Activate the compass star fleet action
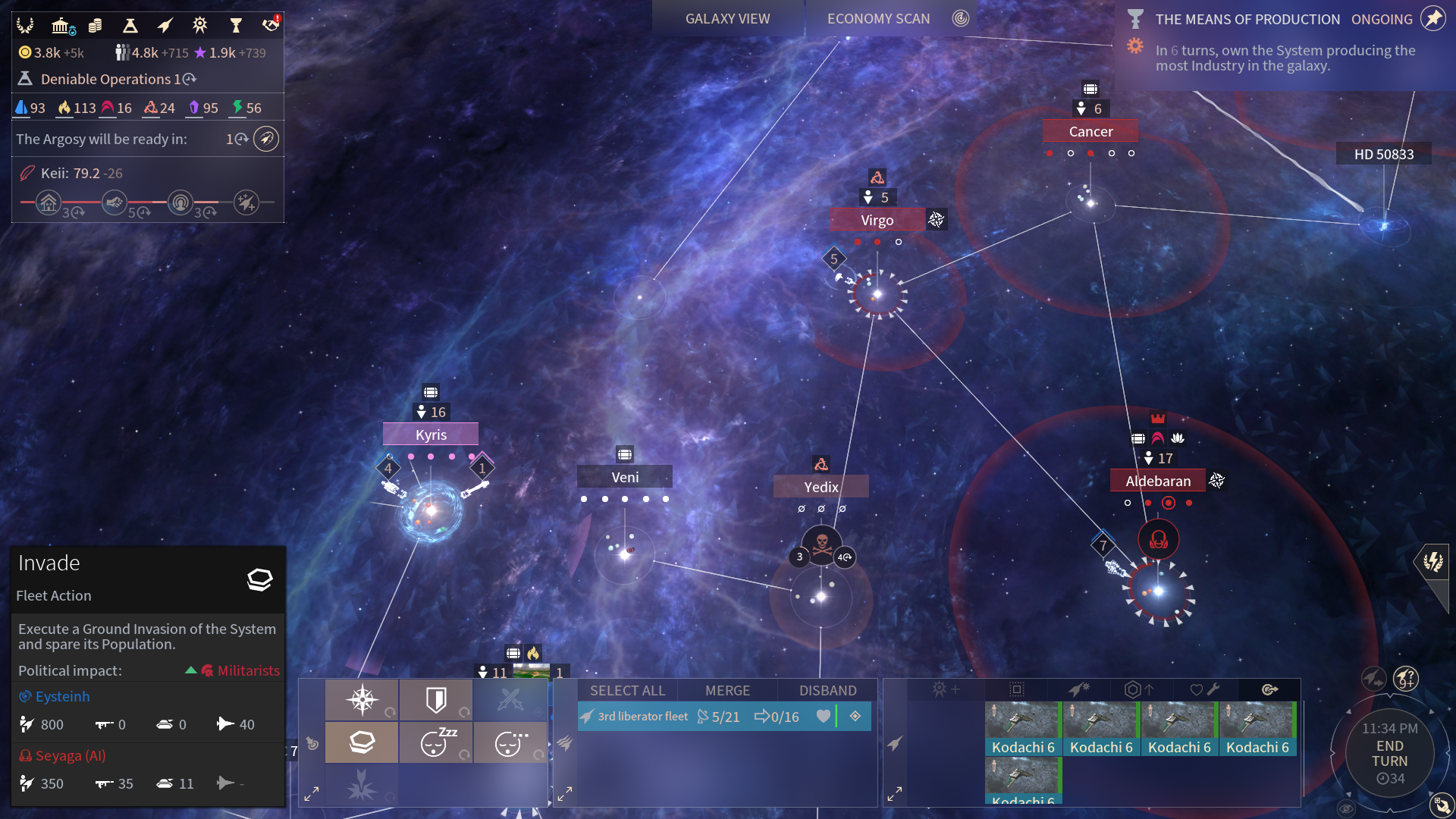 tap(362, 699)
